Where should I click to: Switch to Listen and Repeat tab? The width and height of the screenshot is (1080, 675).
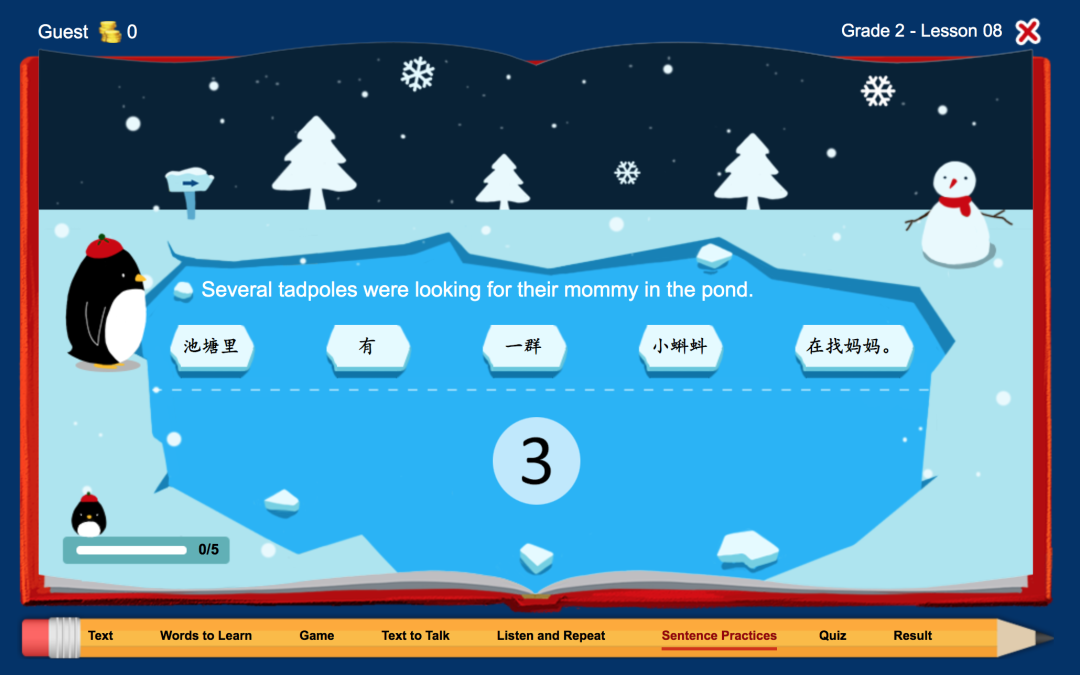pos(551,636)
